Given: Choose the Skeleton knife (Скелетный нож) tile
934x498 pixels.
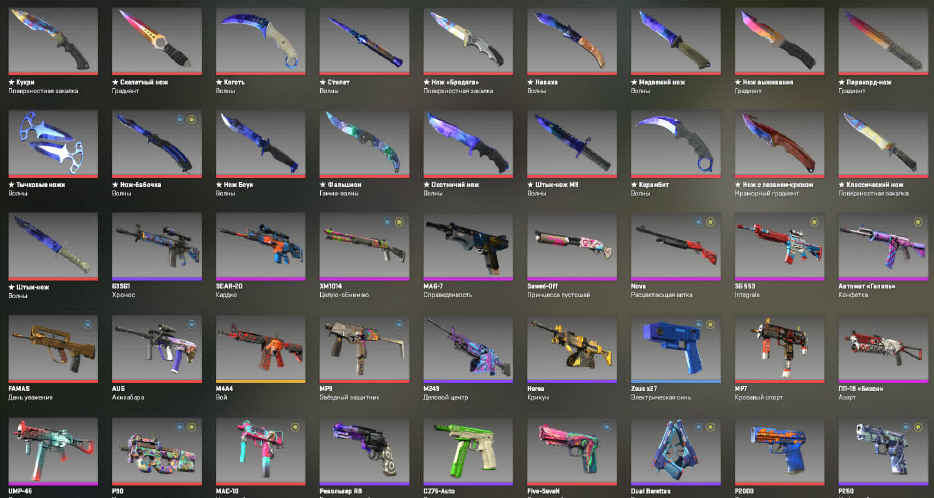Looking at the screenshot, I should (155, 42).
